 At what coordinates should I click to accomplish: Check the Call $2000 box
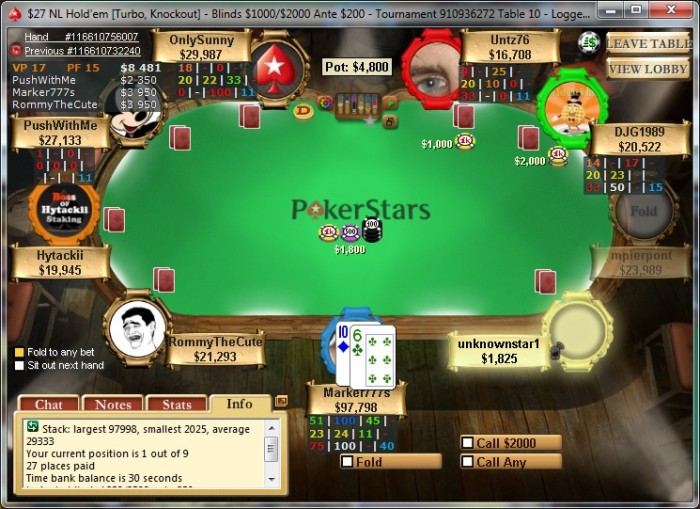pos(467,443)
